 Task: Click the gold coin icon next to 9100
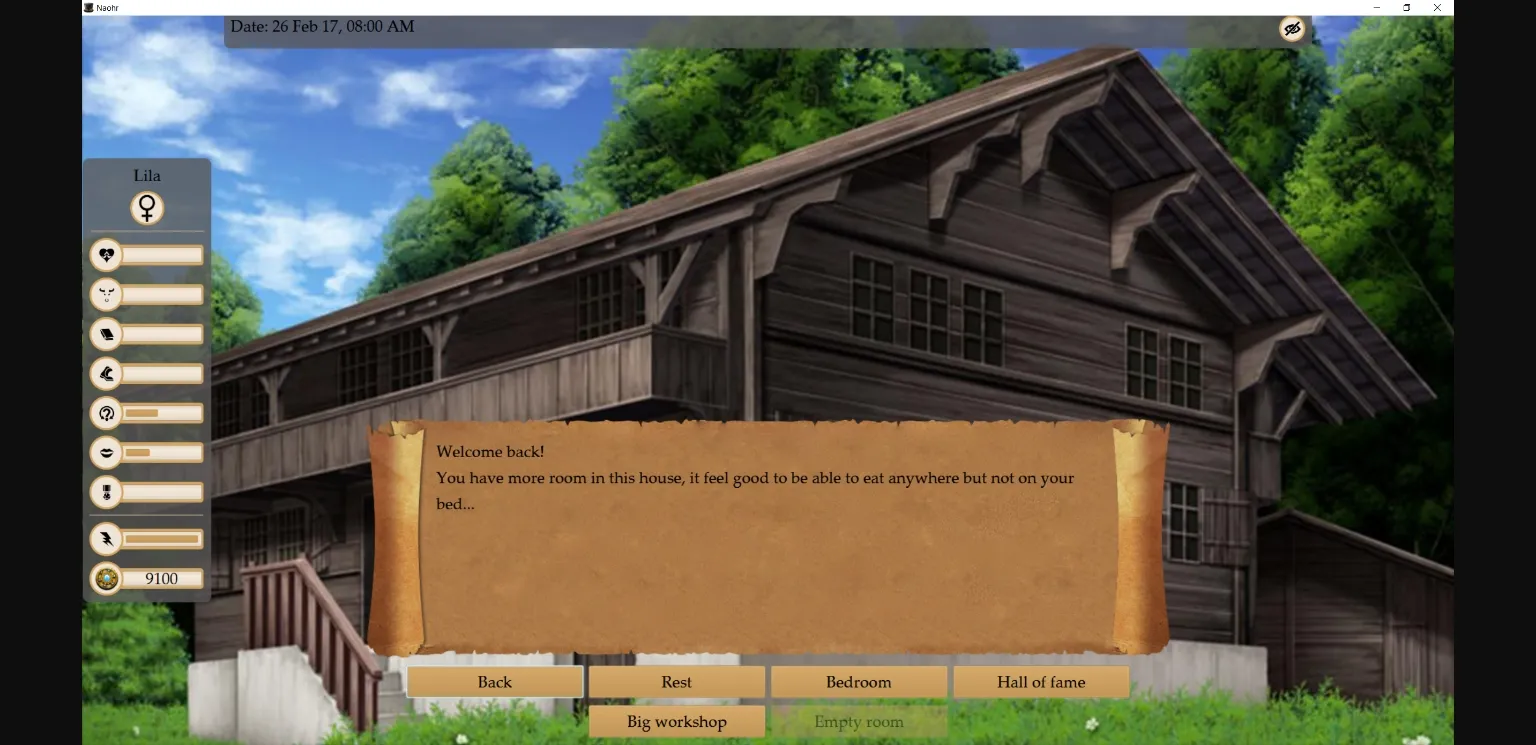(x=106, y=578)
